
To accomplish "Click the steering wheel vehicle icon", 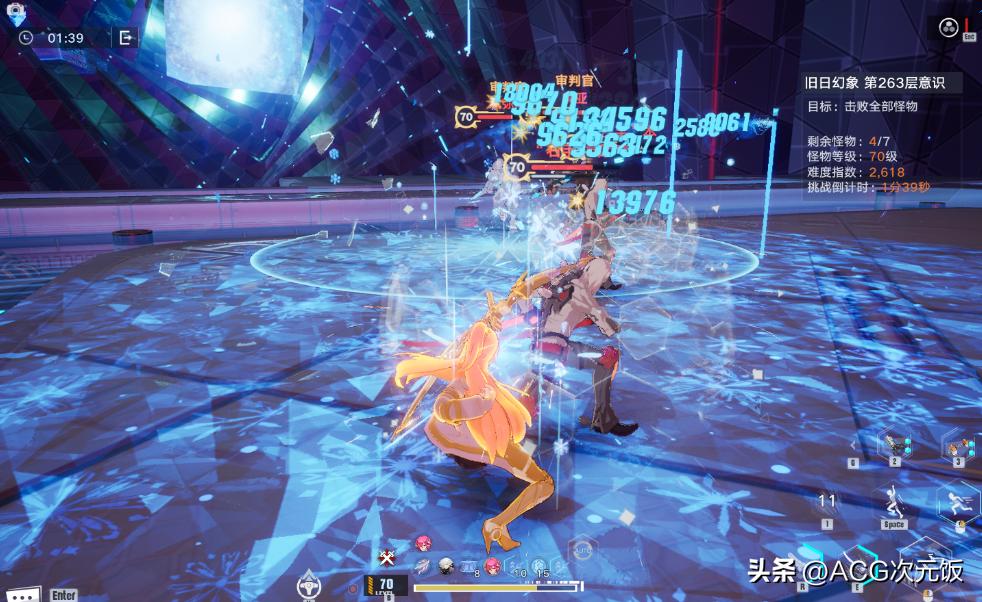I will point(309,585).
